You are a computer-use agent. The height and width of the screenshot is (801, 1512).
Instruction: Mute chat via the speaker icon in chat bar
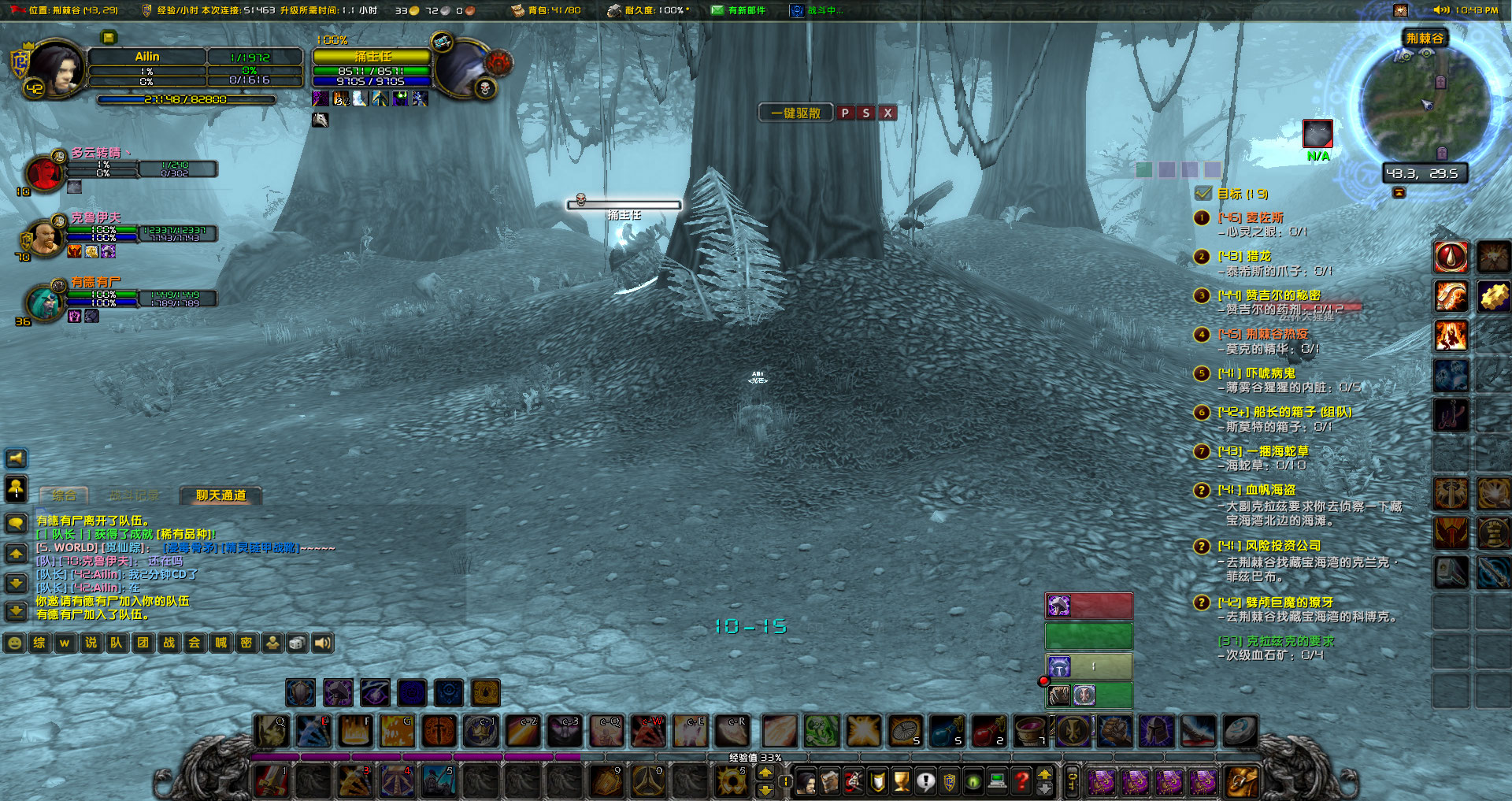click(322, 643)
